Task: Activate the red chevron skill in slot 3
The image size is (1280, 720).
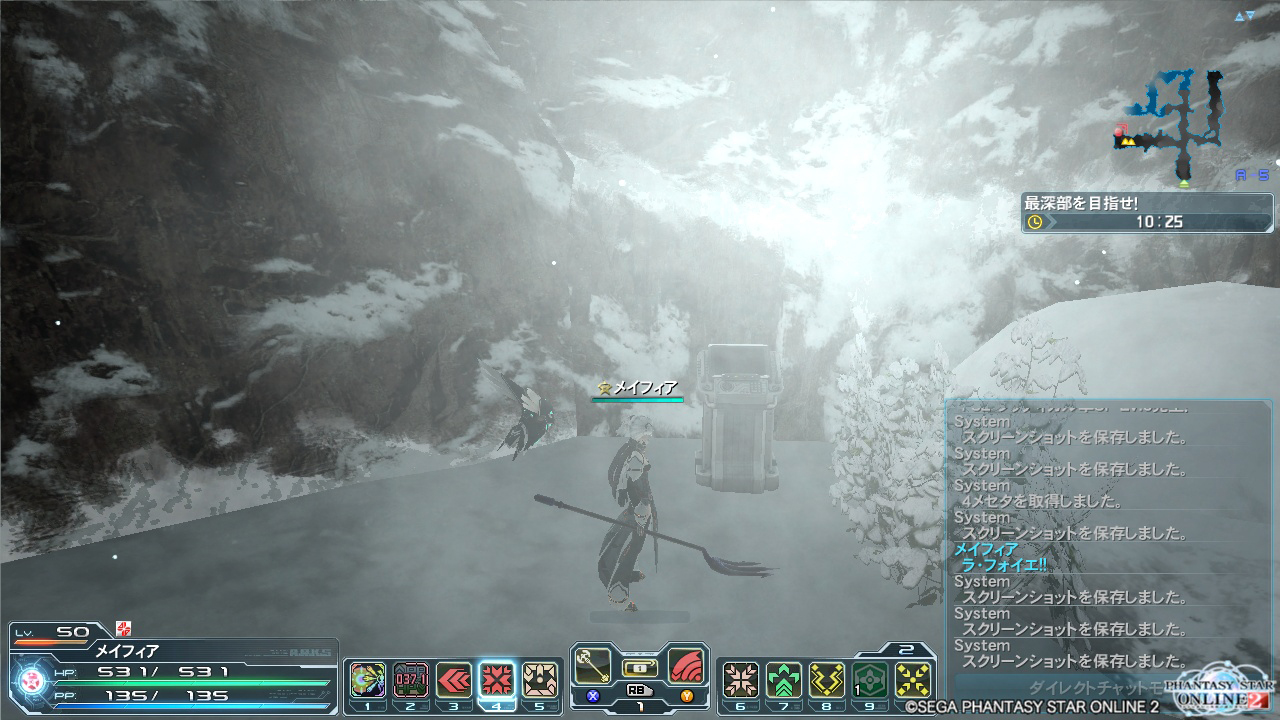Action: coord(454,680)
